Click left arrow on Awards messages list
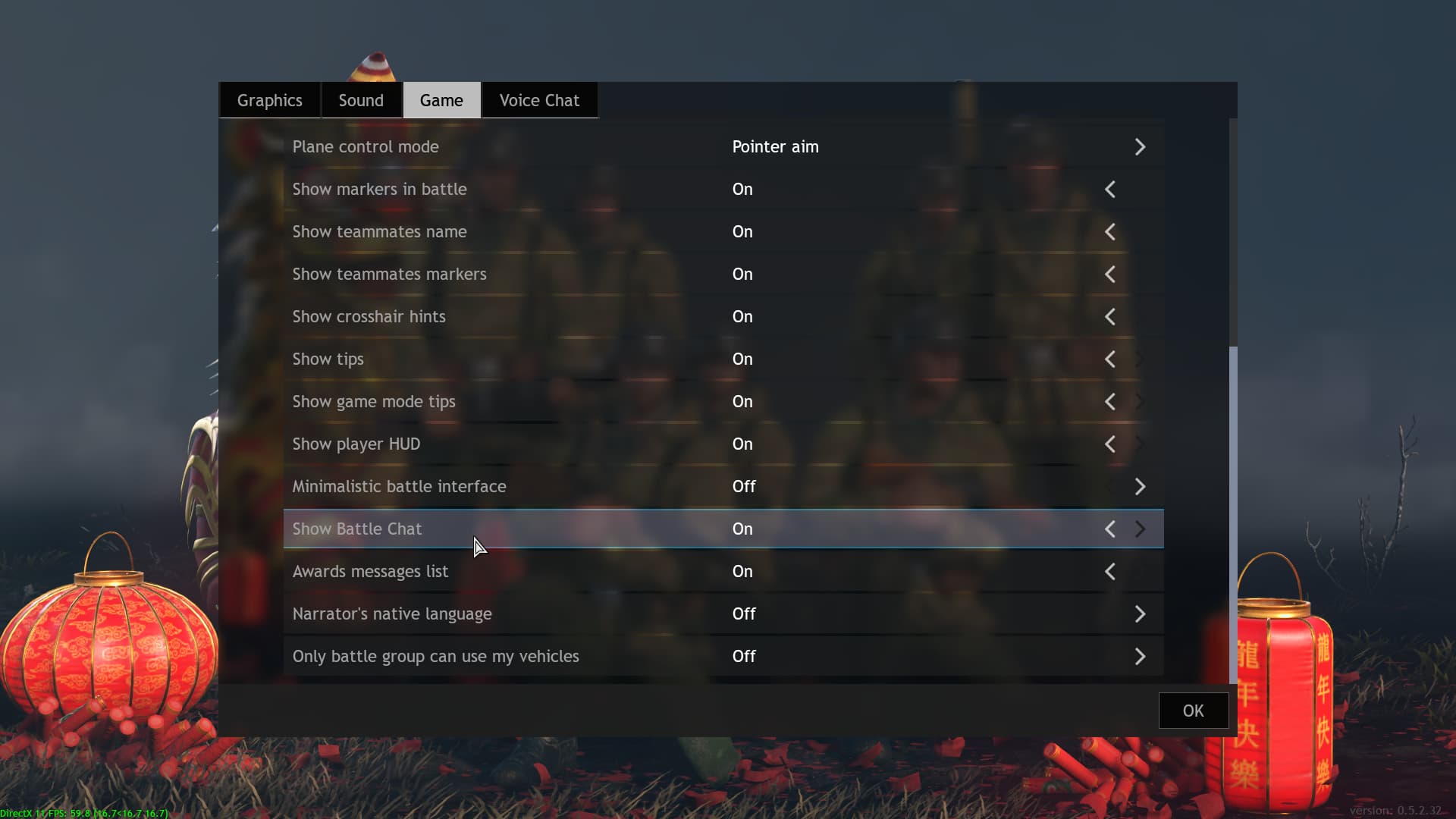This screenshot has width=1456, height=819. 1110,571
